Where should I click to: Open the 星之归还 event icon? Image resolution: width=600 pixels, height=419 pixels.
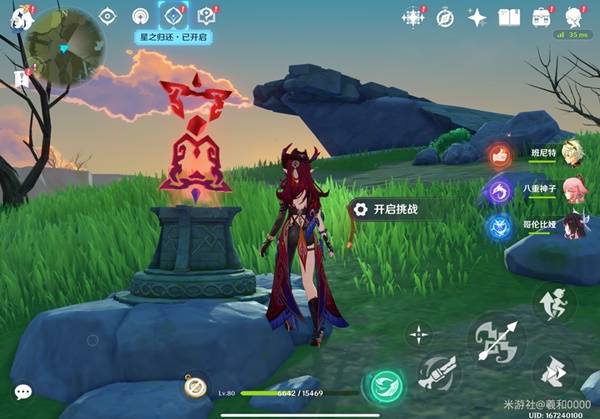(x=174, y=16)
